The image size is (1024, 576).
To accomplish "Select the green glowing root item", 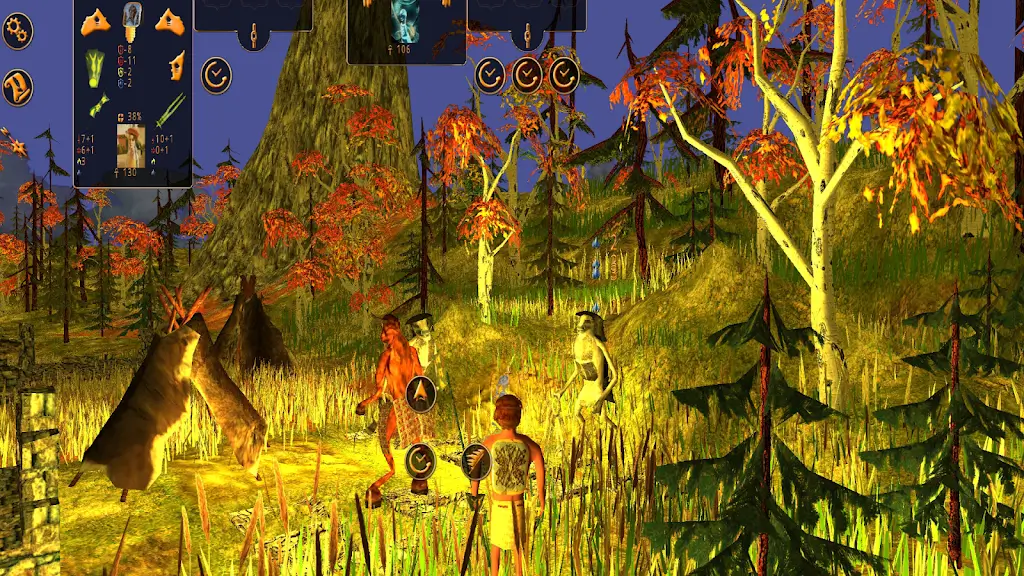I will 95,67.
